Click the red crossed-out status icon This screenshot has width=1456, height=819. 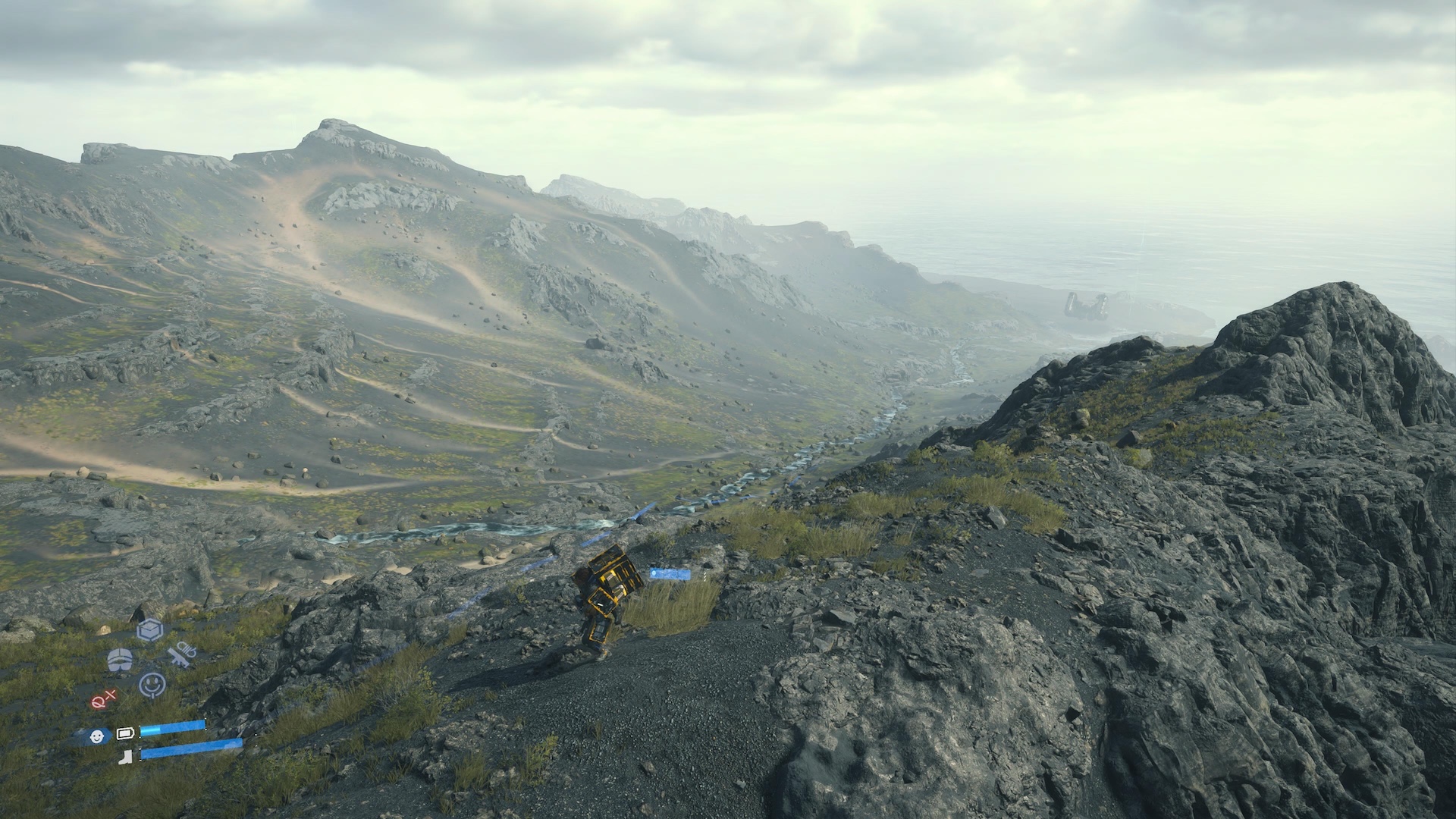click(x=103, y=698)
